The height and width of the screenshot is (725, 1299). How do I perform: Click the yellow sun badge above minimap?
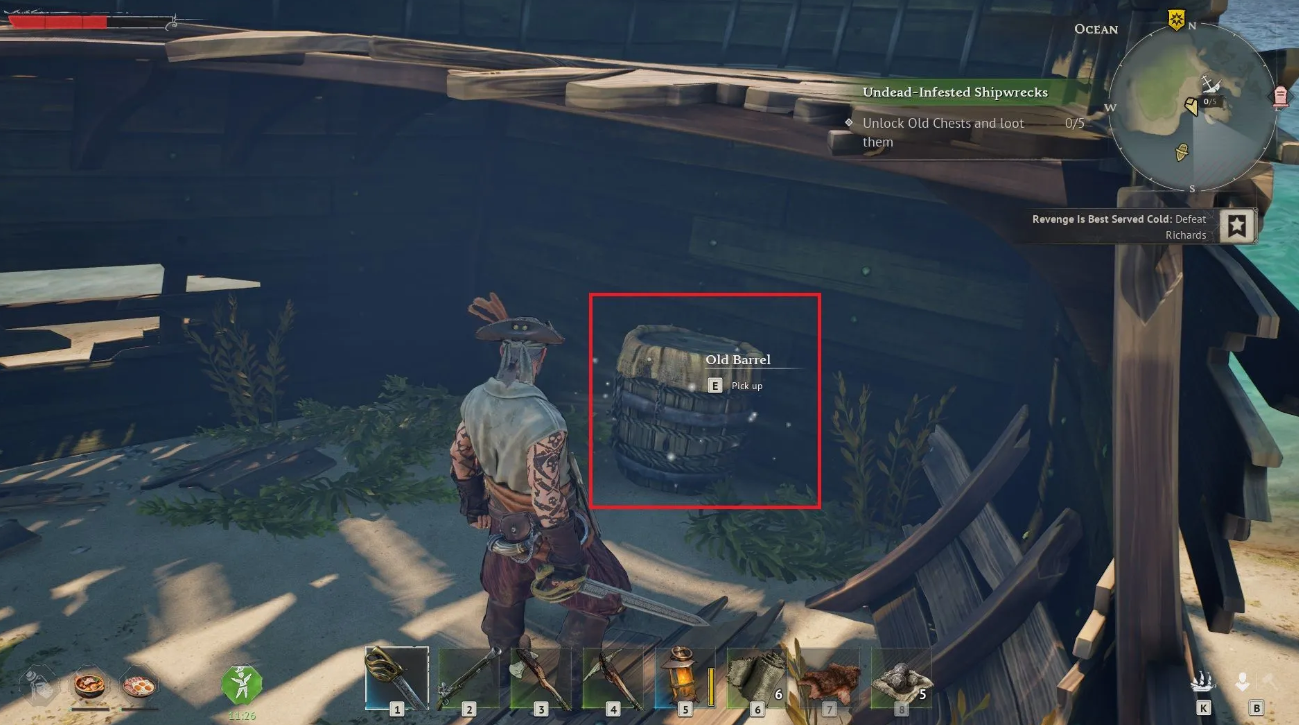(x=1176, y=20)
